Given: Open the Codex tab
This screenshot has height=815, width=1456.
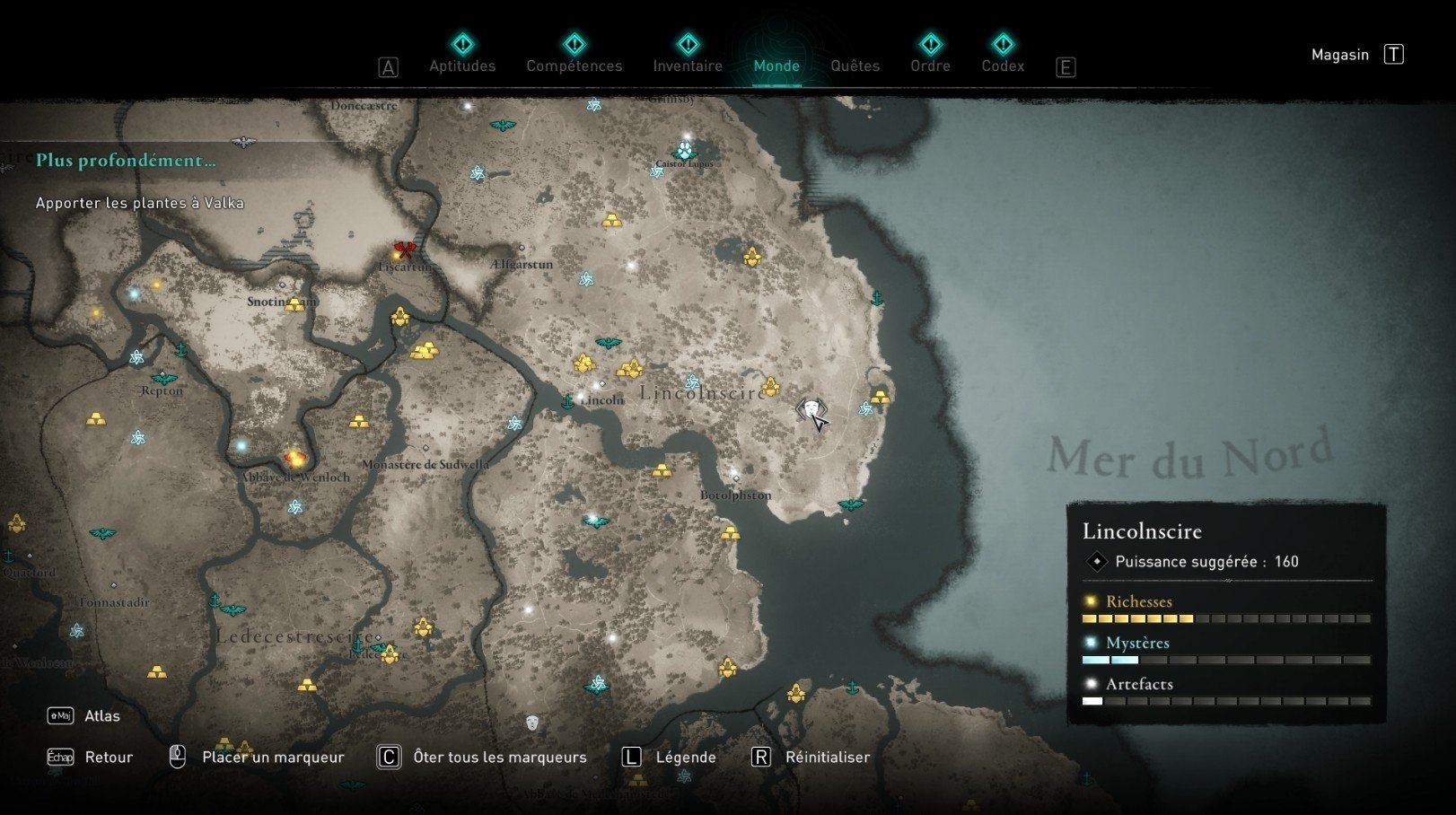Looking at the screenshot, I should (1003, 66).
